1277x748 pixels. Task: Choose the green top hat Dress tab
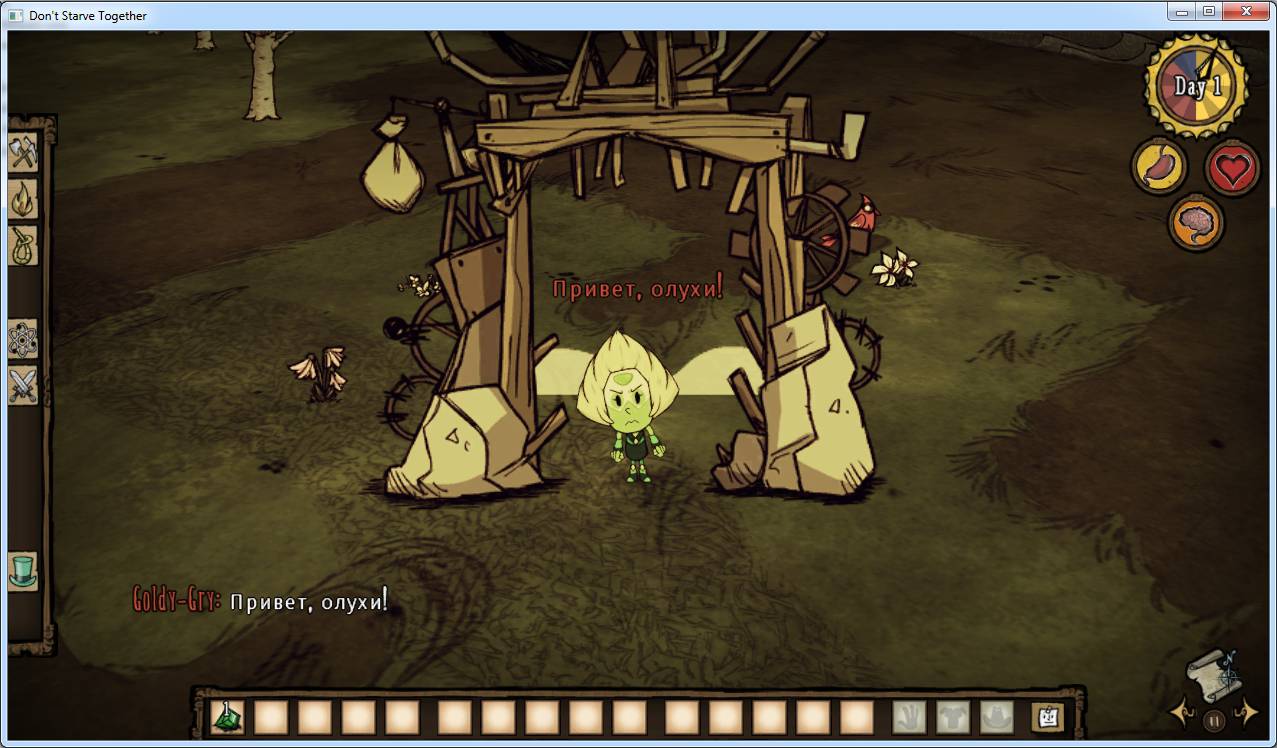23,571
